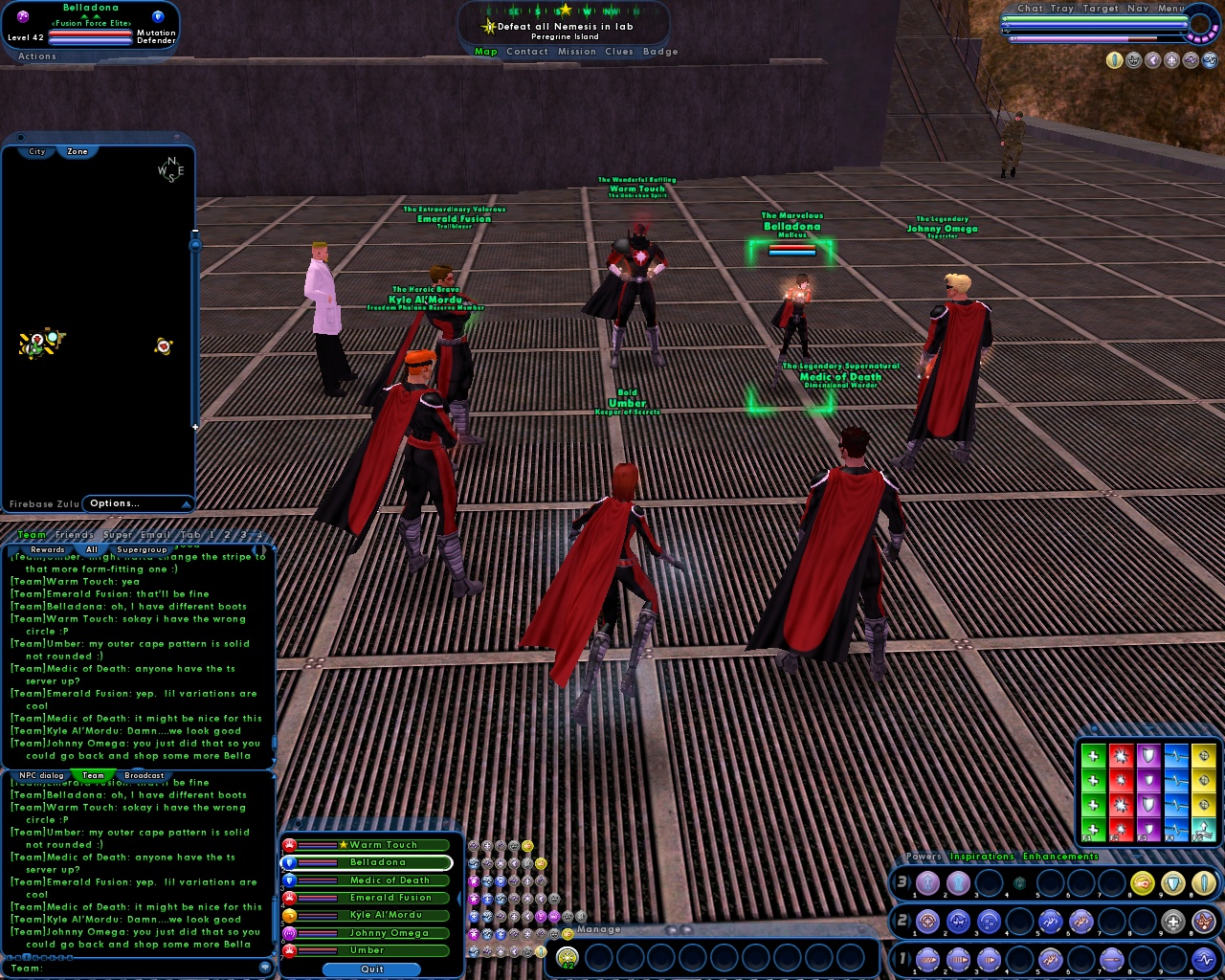This screenshot has width=1225, height=980.
Task: Activate the Targeting Drone power in tray 2
Action: (926, 922)
